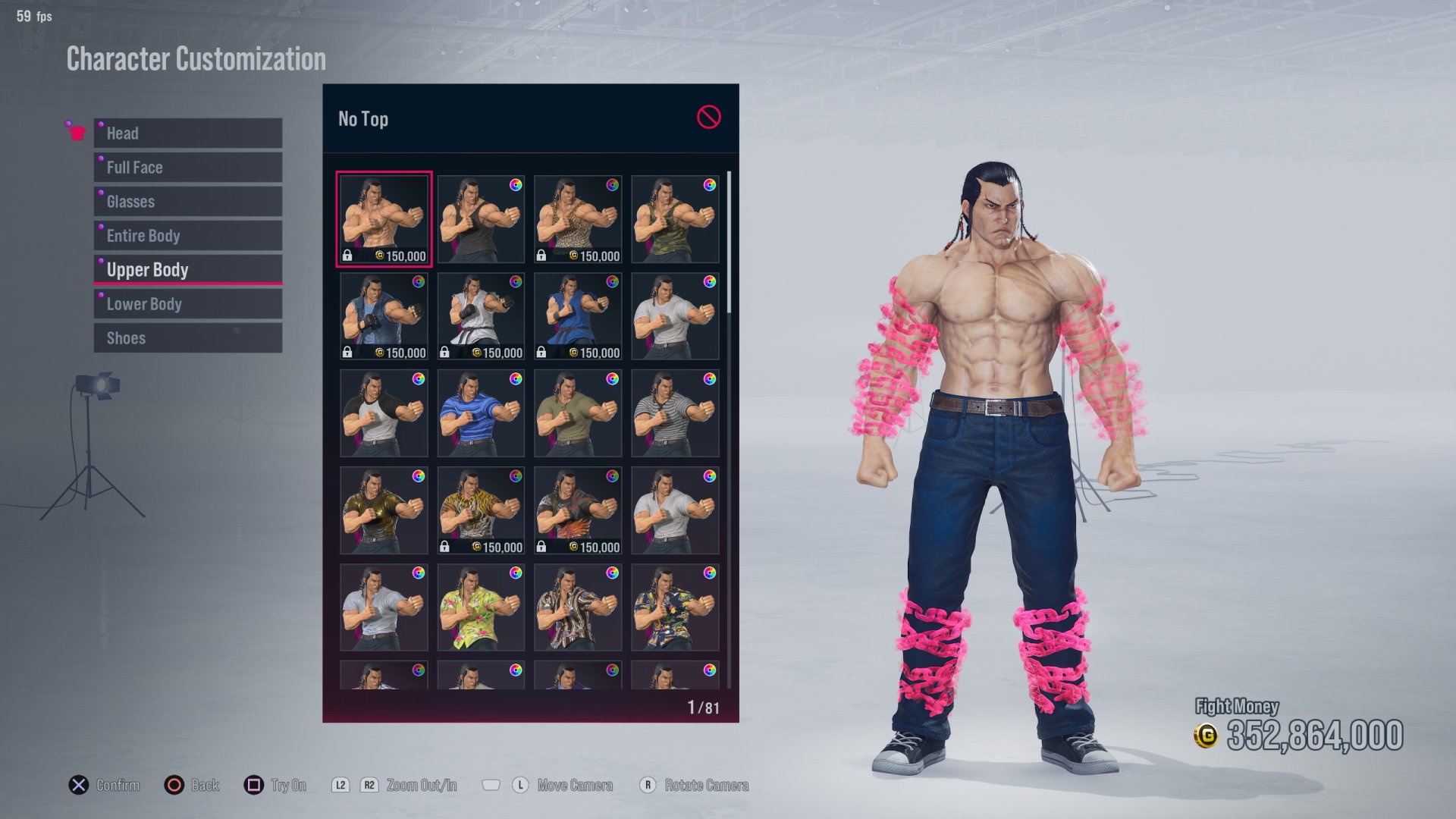This screenshot has width=1456, height=819.
Task: Open the Head customization section
Action: tap(187, 133)
